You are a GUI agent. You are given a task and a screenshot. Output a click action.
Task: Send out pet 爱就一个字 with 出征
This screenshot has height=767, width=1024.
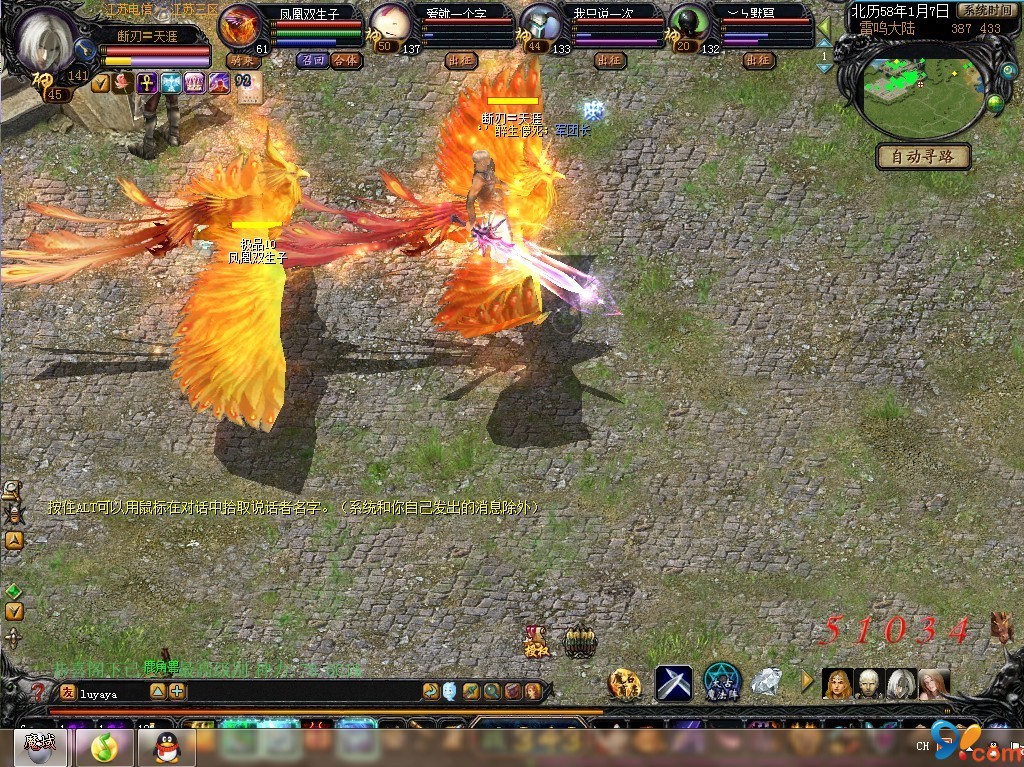tap(462, 61)
